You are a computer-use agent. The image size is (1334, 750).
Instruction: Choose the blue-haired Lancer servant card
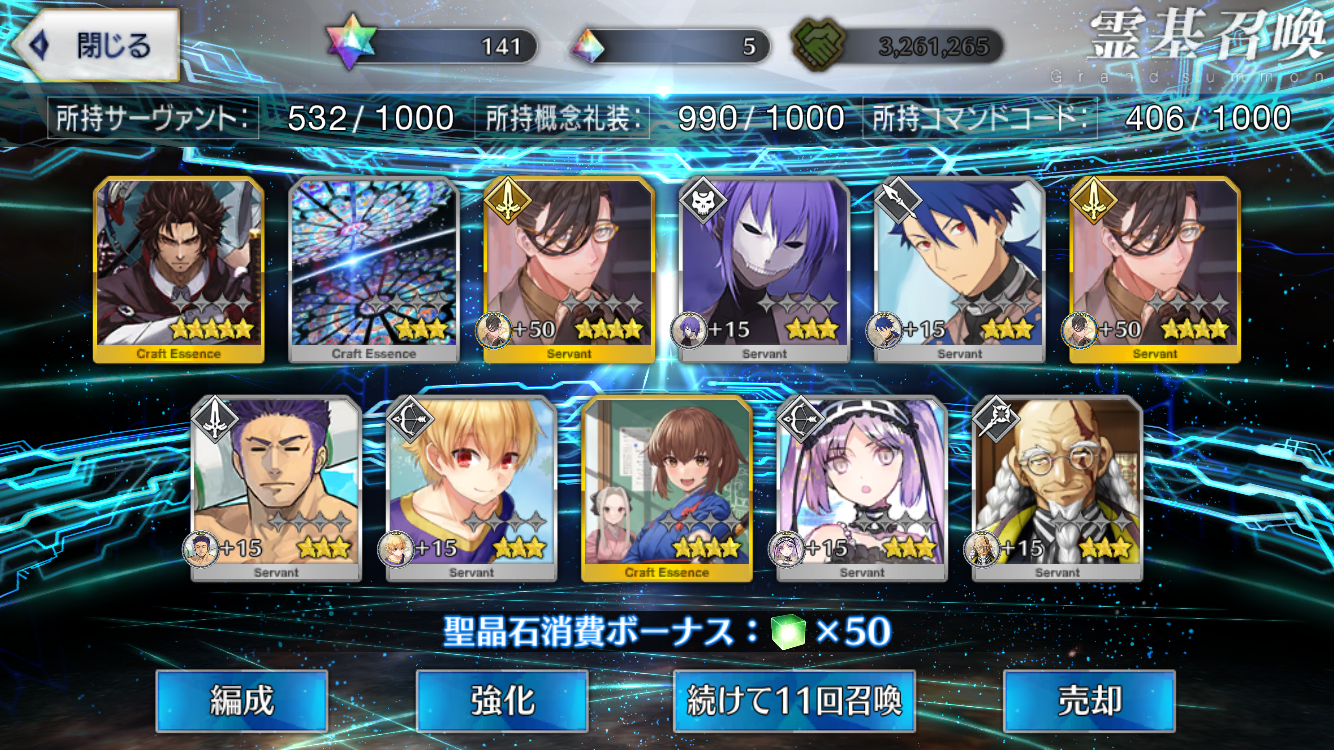click(x=960, y=268)
